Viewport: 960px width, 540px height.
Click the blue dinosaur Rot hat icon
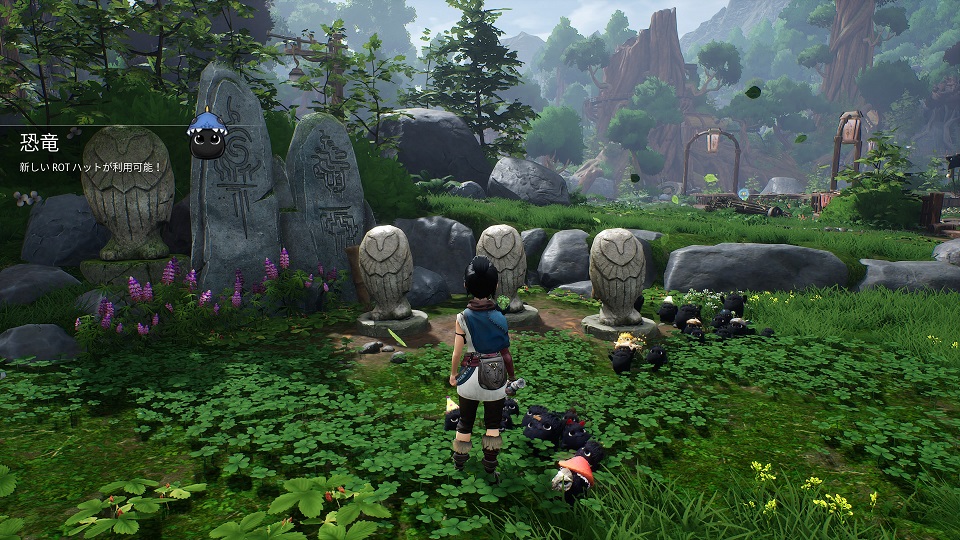pyautogui.click(x=209, y=135)
